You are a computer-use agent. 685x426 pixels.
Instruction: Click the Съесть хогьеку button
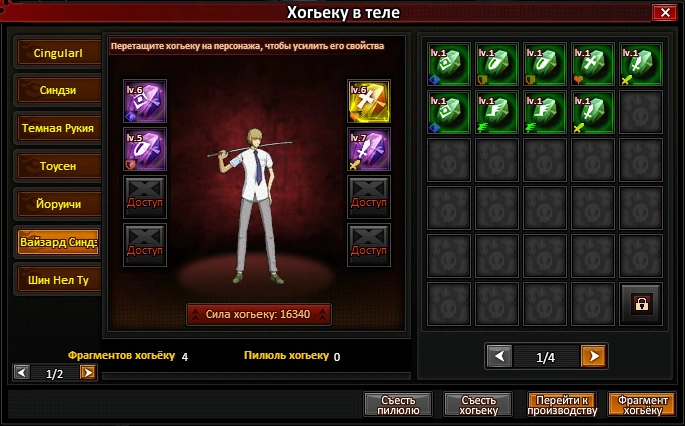pyautogui.click(x=477, y=404)
